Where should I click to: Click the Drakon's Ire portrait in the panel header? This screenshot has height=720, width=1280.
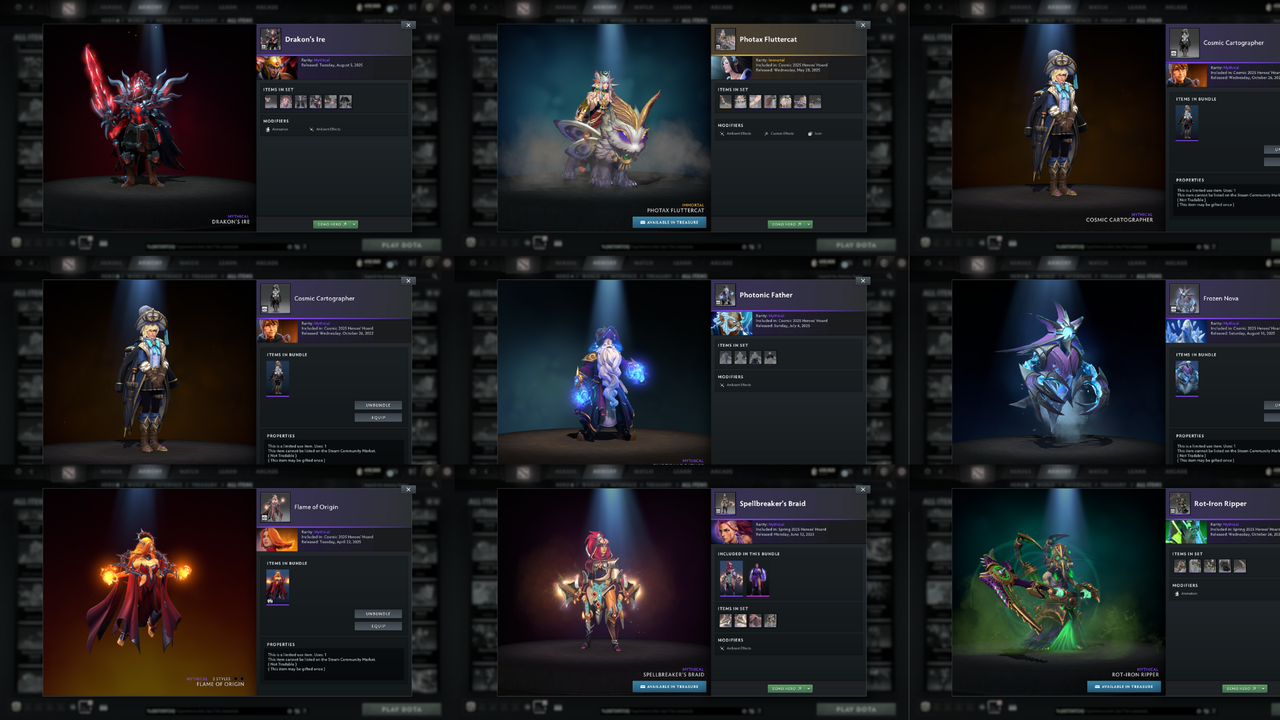[270, 38]
